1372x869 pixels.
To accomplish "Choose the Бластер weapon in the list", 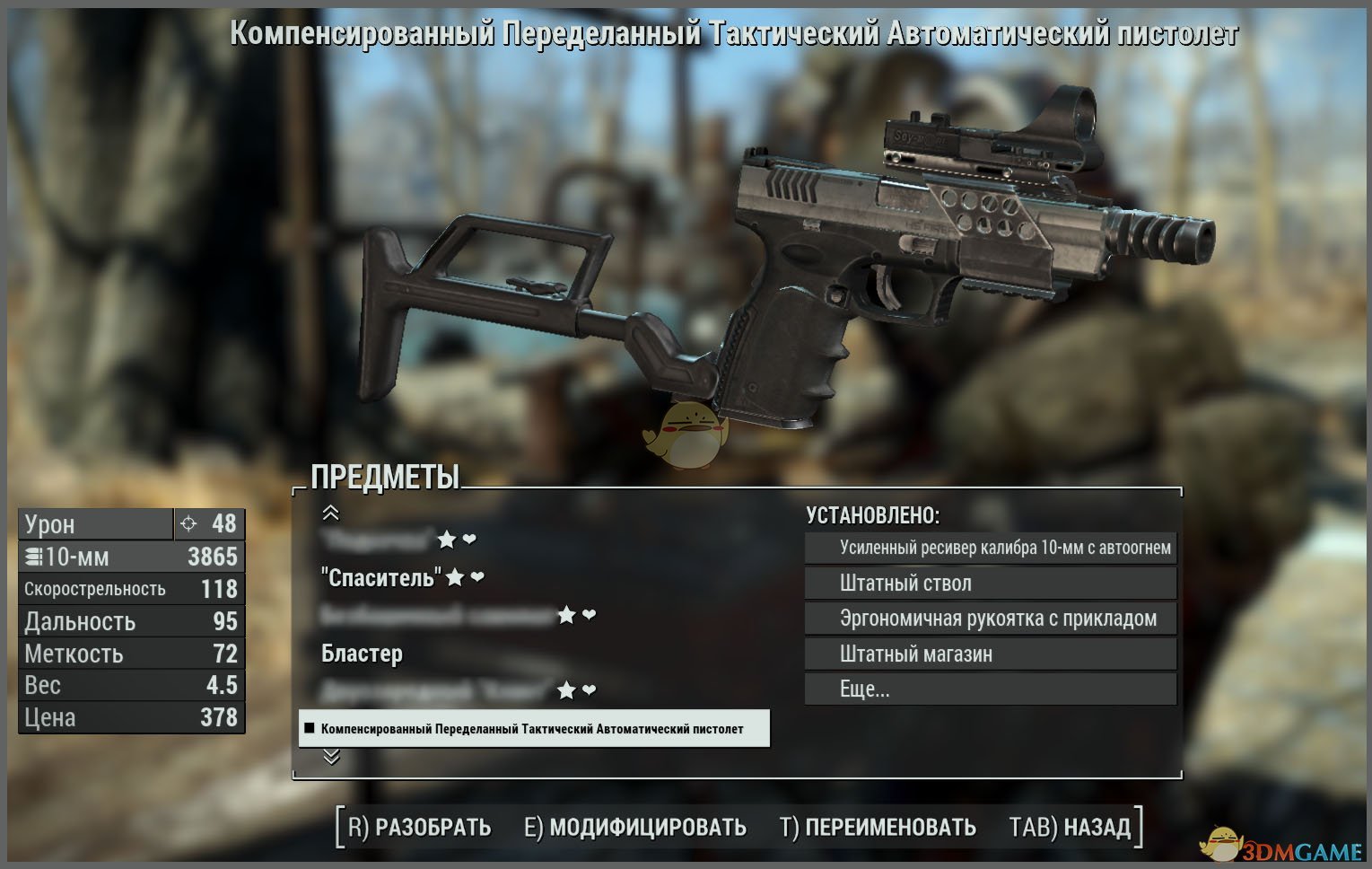I will (x=362, y=654).
